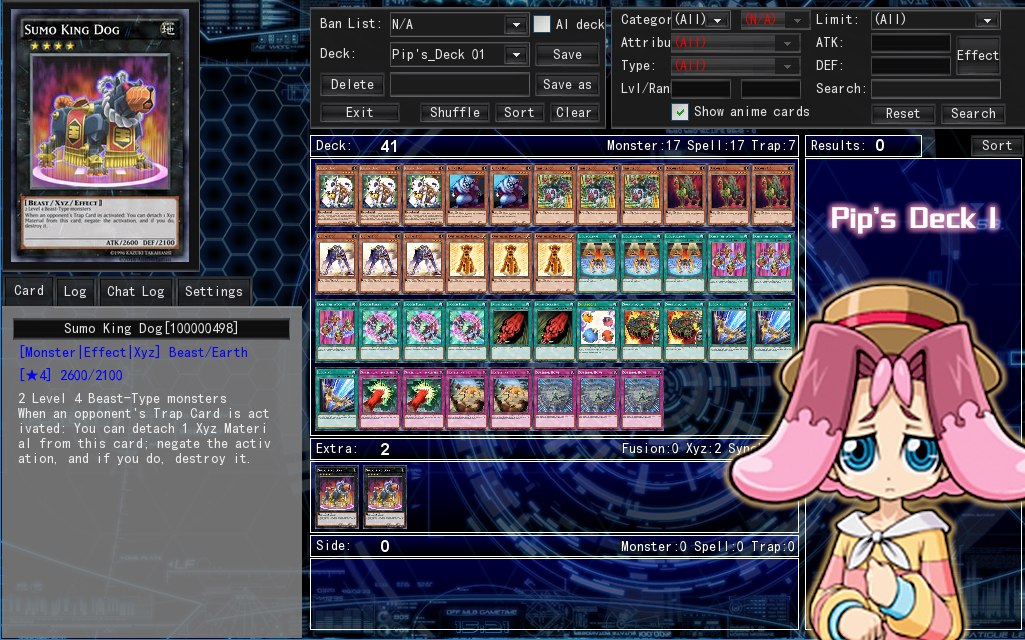
Task: Run the card Search
Action: coord(973,114)
